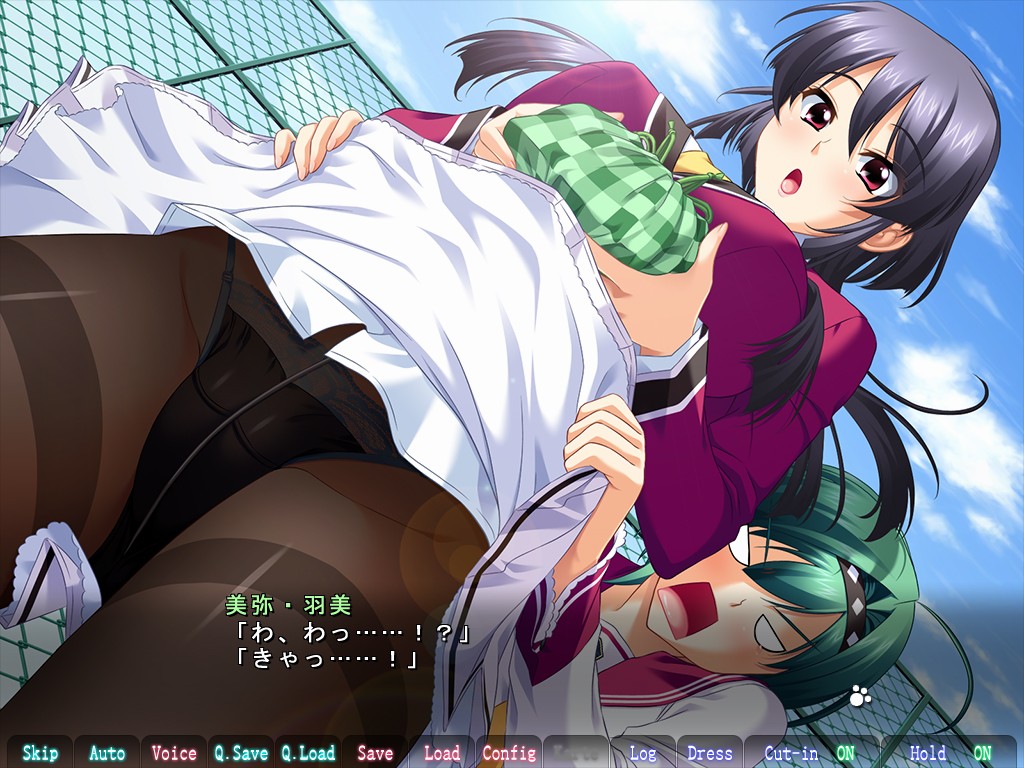This screenshot has height=768, width=1024.
Task: Quick save with Q.Save
Action: point(240,753)
